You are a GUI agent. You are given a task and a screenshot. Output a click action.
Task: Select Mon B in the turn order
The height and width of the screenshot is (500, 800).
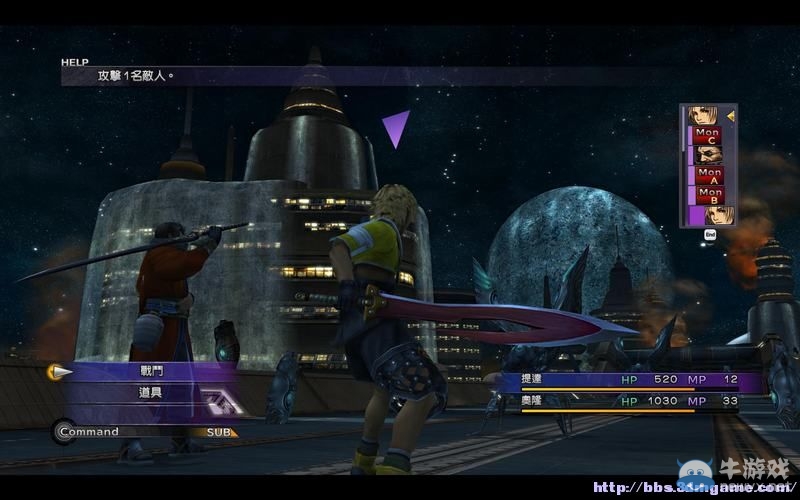click(710, 193)
